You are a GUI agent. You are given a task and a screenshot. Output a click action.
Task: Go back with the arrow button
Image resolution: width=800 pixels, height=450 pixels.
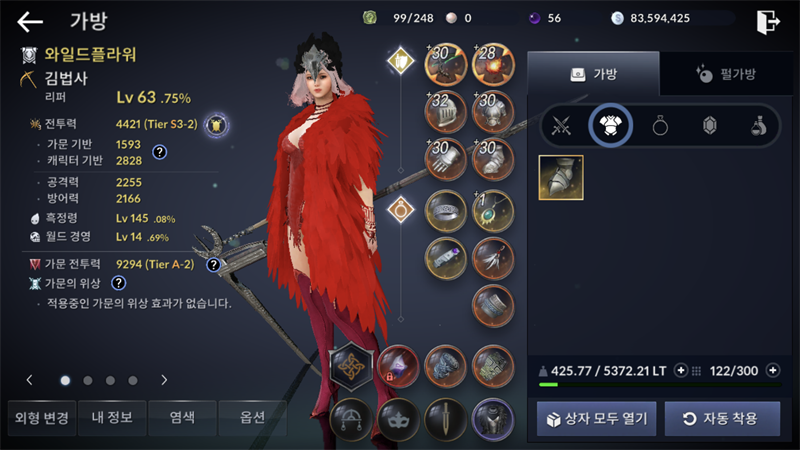[x=30, y=21]
